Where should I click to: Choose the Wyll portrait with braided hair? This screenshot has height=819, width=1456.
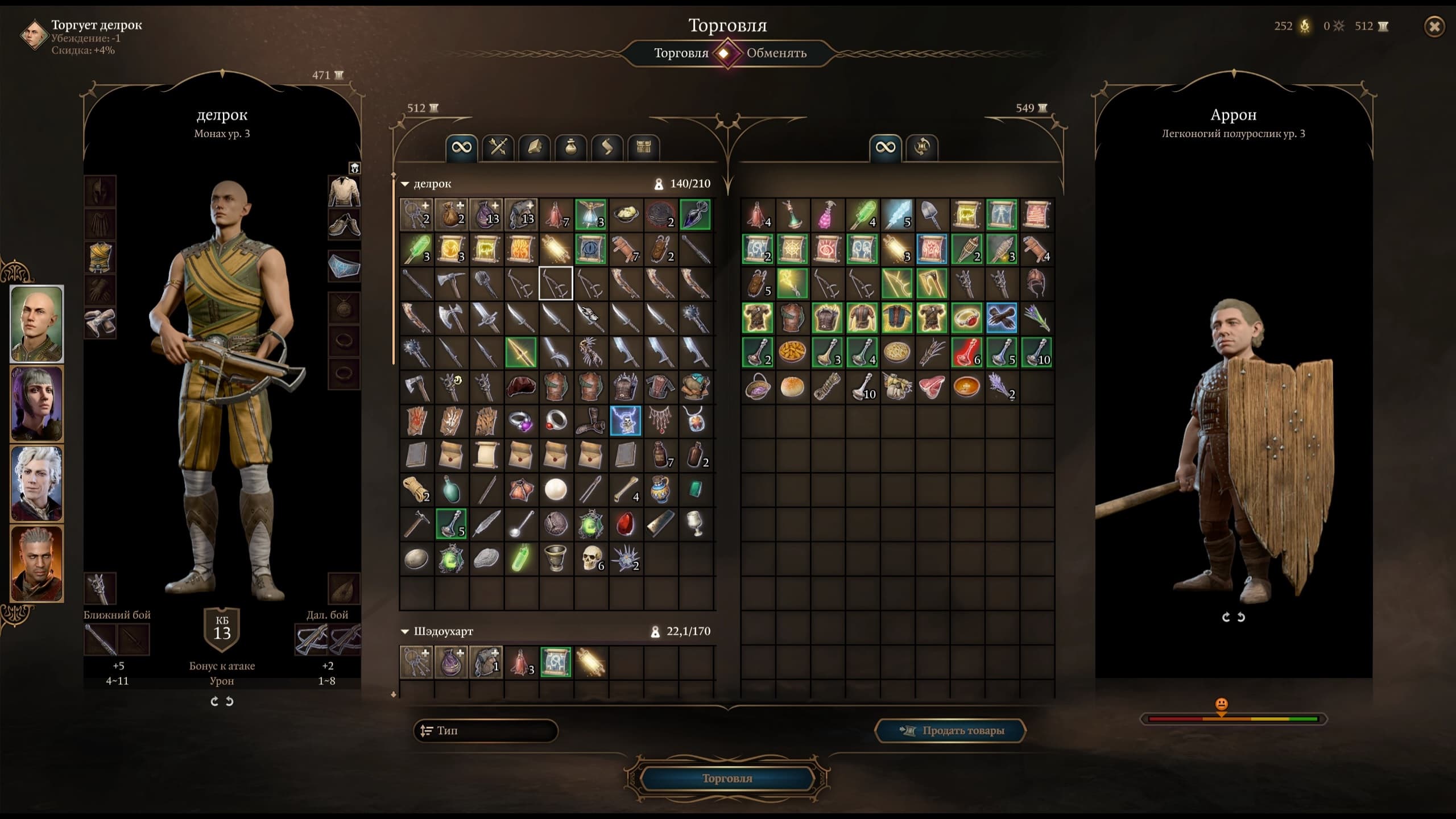click(x=37, y=563)
